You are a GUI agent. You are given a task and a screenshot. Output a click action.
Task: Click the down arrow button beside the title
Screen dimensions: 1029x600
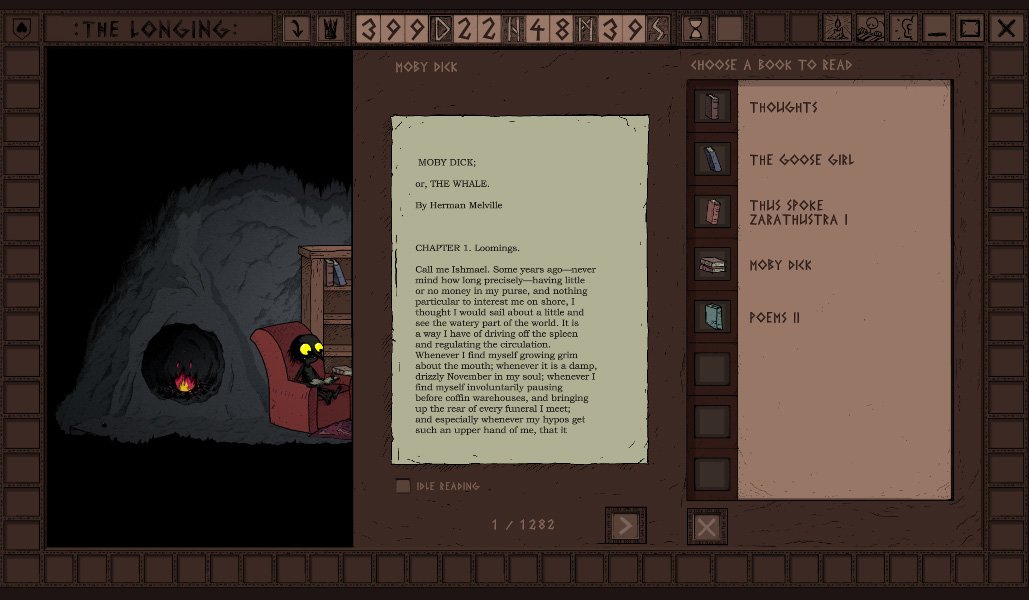(x=297, y=29)
